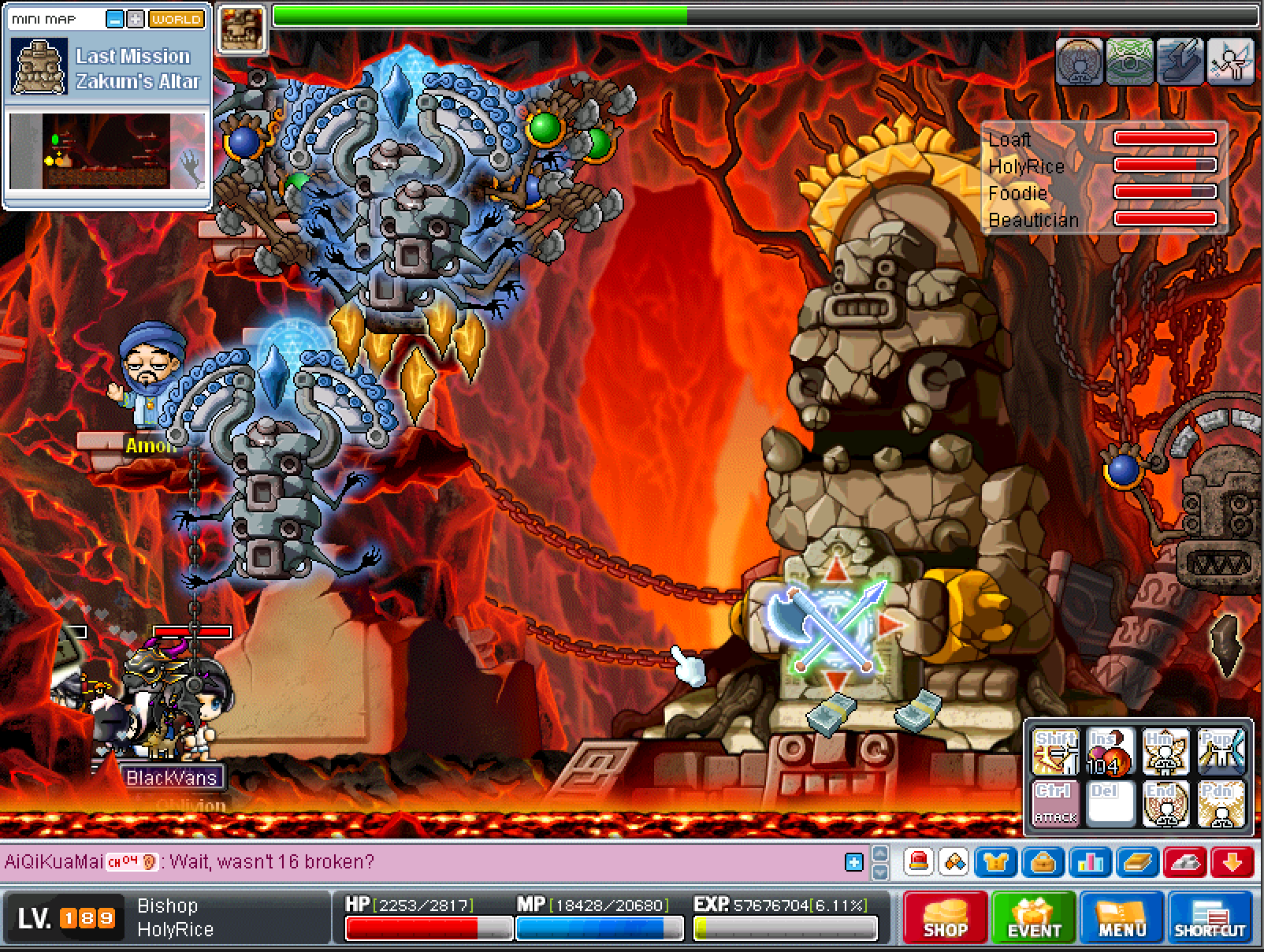
Task: Show the stats bar-chart icon
Action: click(1090, 862)
